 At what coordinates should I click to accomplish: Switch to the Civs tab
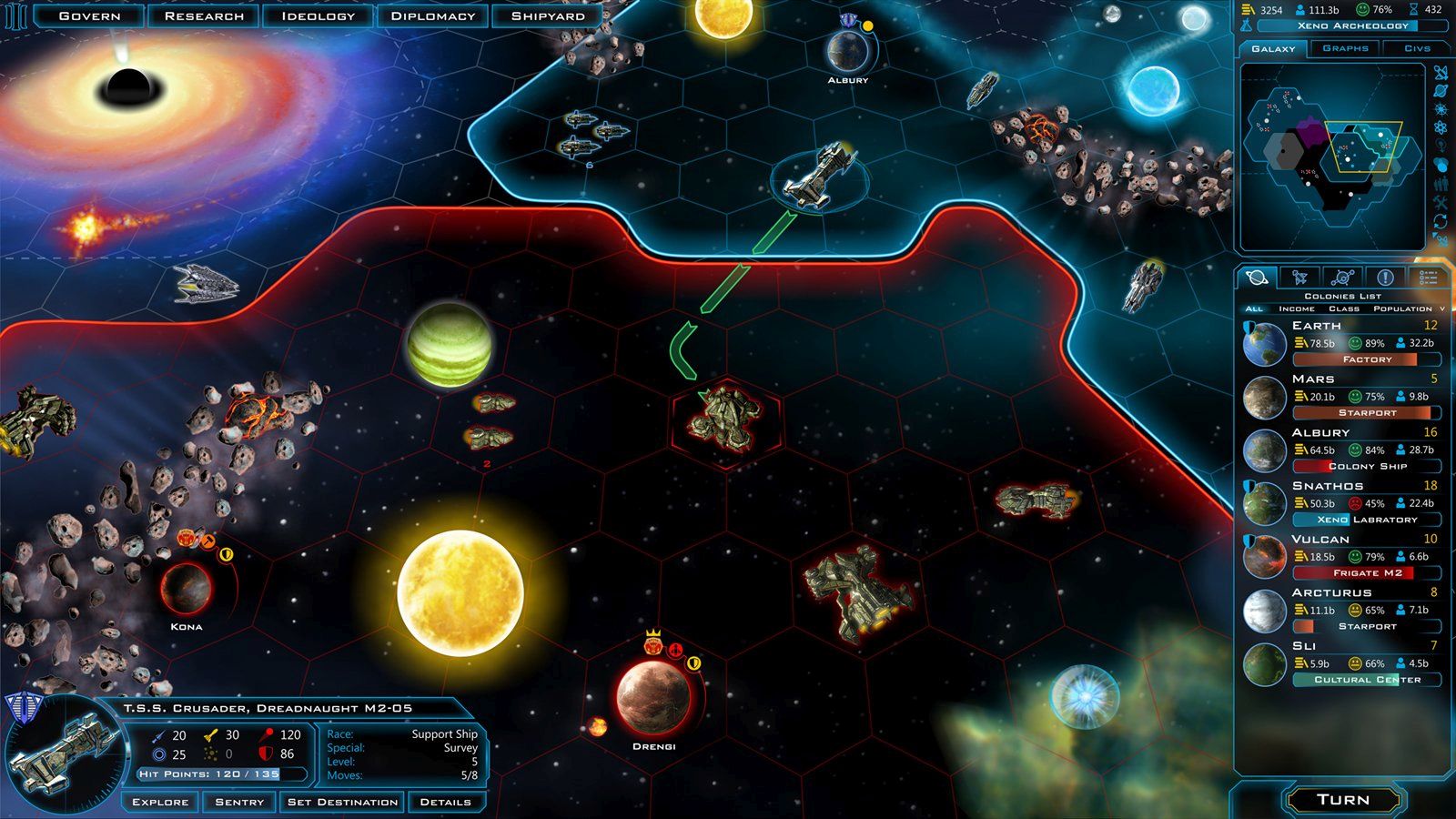[x=1417, y=47]
